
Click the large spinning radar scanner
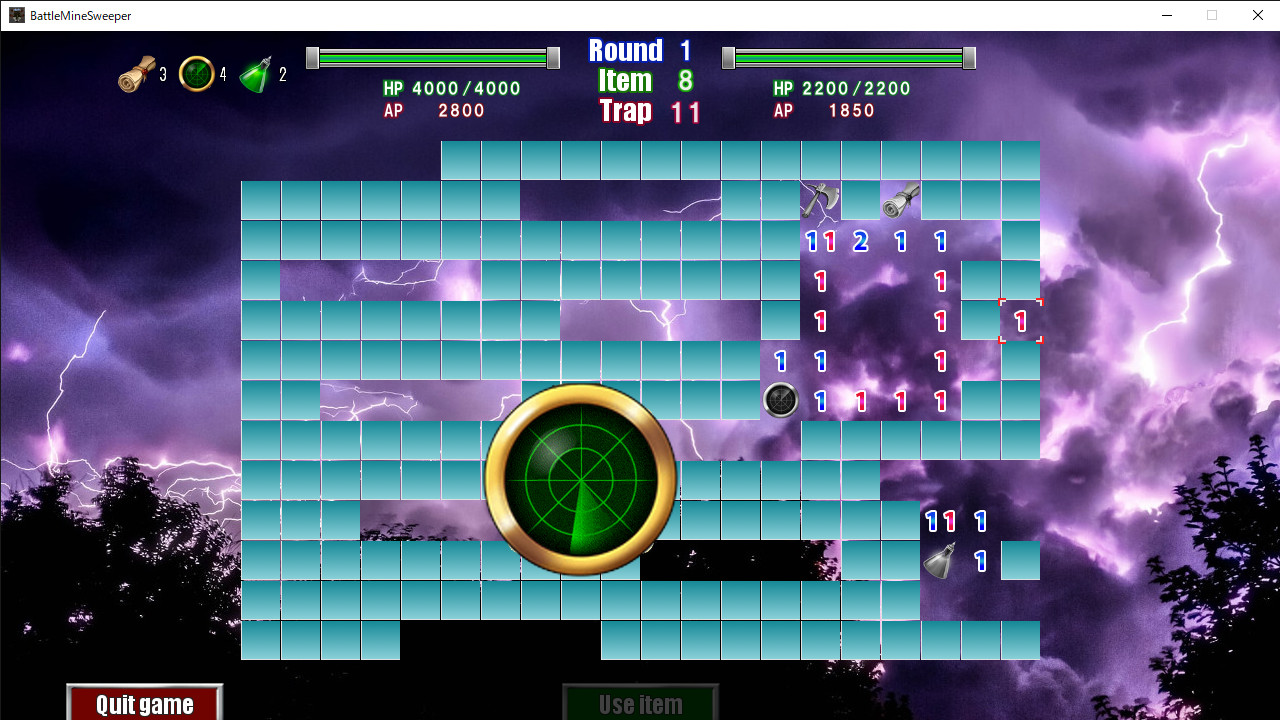580,480
